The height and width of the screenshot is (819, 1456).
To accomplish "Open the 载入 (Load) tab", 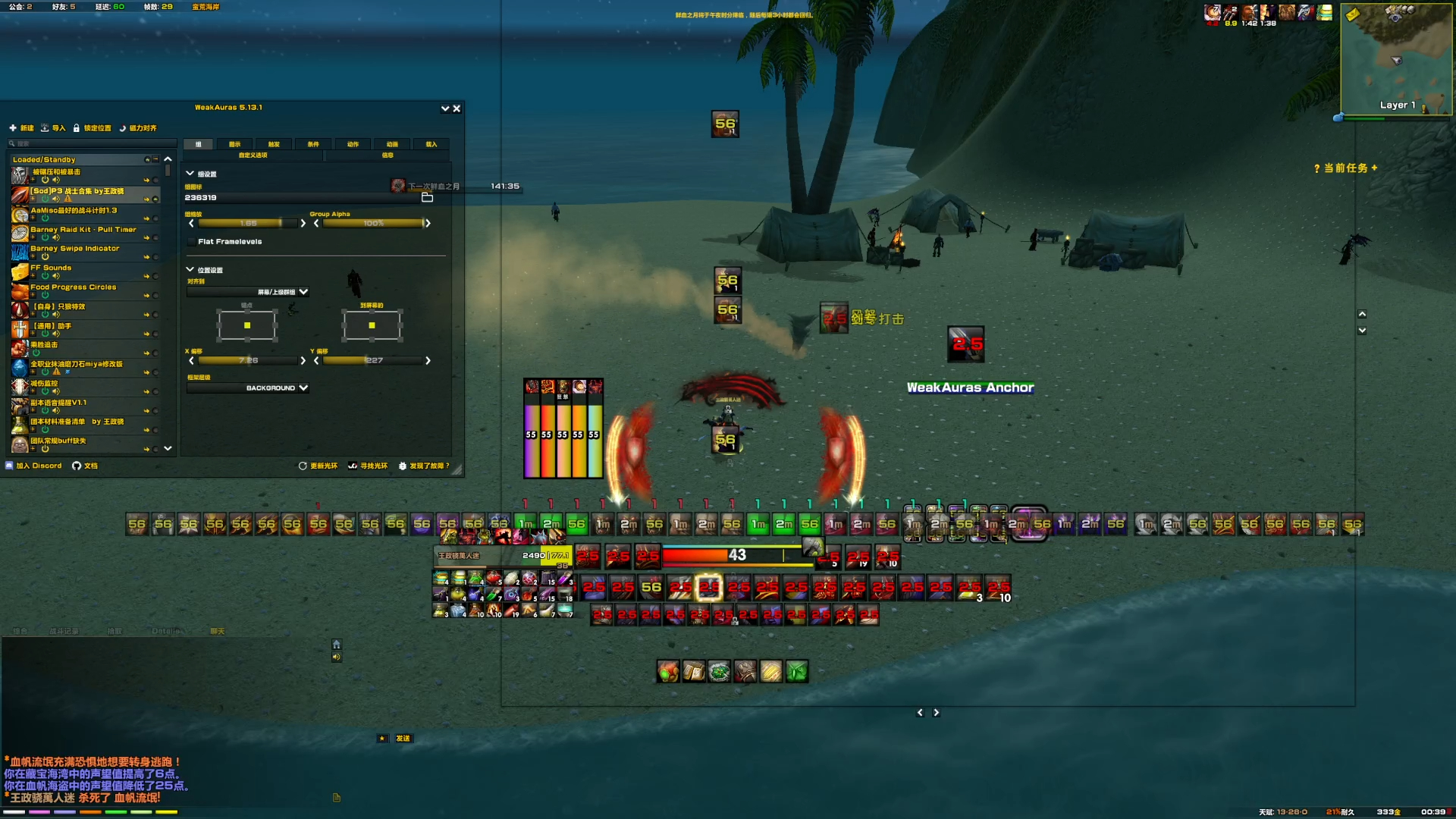I will tap(431, 144).
